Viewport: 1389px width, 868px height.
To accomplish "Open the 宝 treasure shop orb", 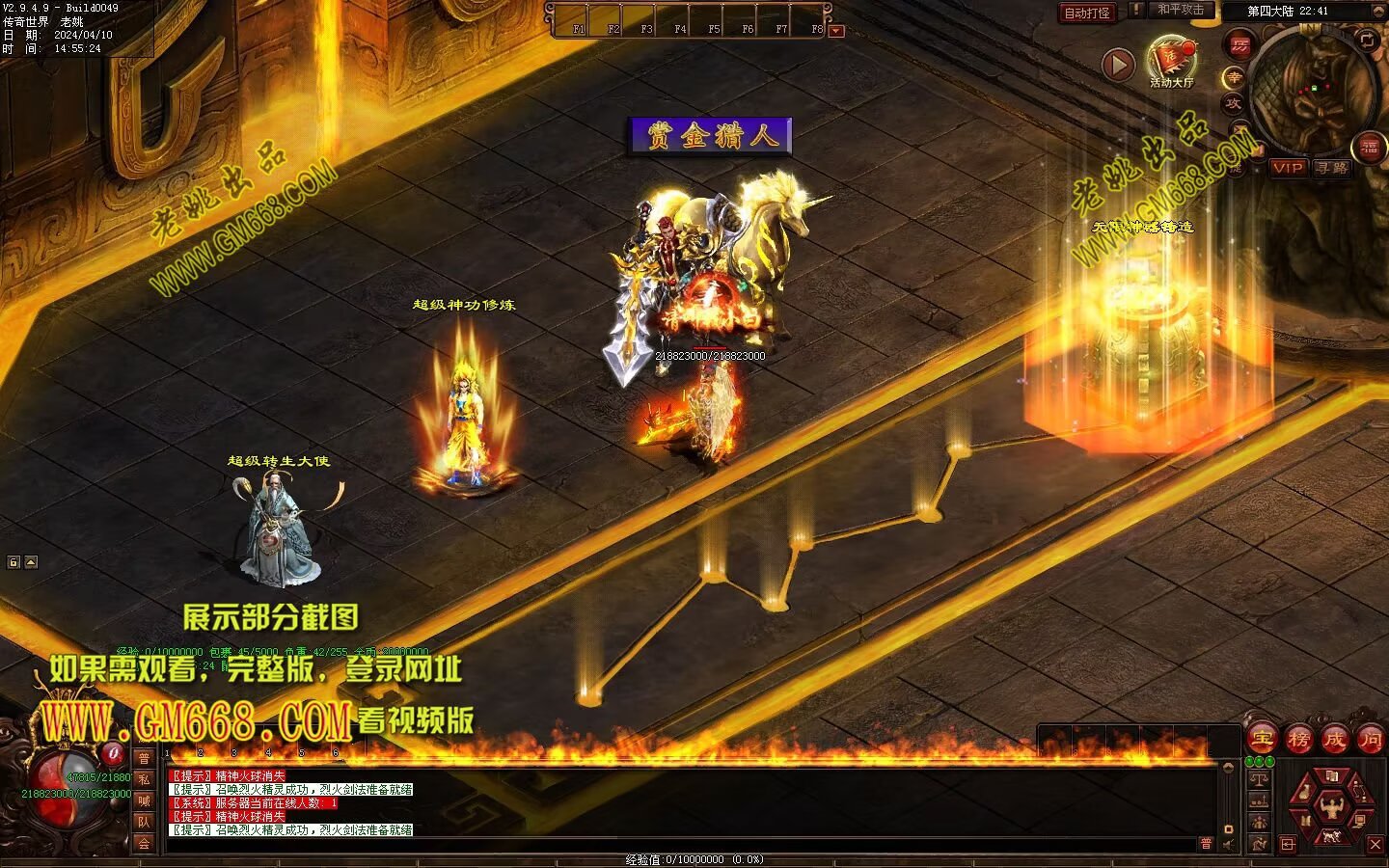I will click(x=1263, y=739).
